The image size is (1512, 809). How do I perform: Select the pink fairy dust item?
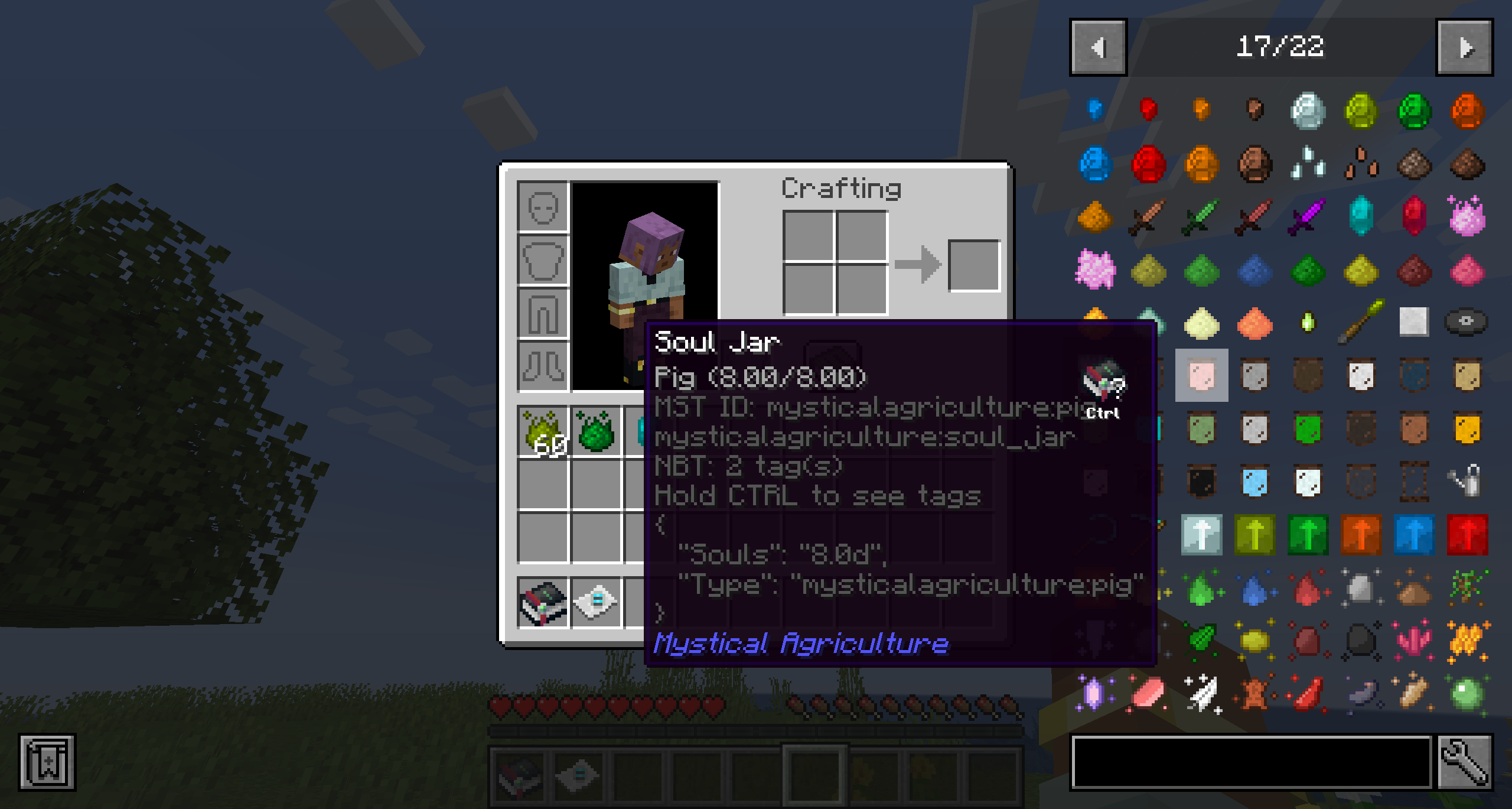tap(1468, 217)
